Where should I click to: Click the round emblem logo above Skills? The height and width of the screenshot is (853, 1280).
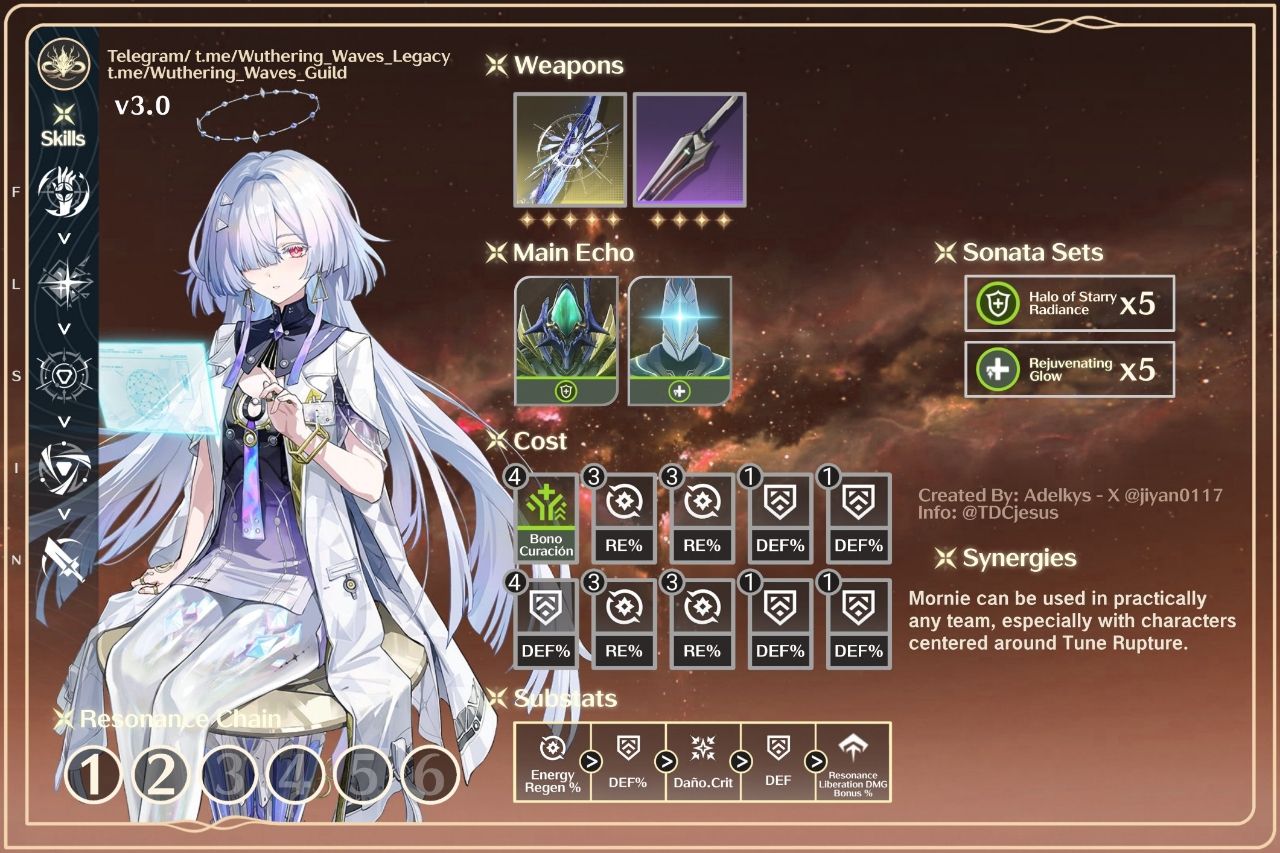tap(64, 63)
